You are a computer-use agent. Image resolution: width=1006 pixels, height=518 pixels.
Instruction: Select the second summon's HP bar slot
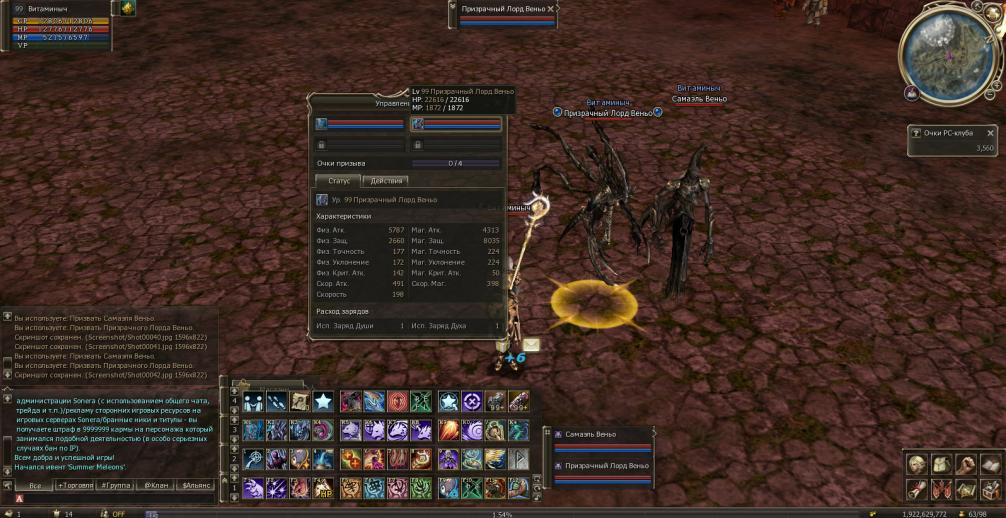pos(456,125)
